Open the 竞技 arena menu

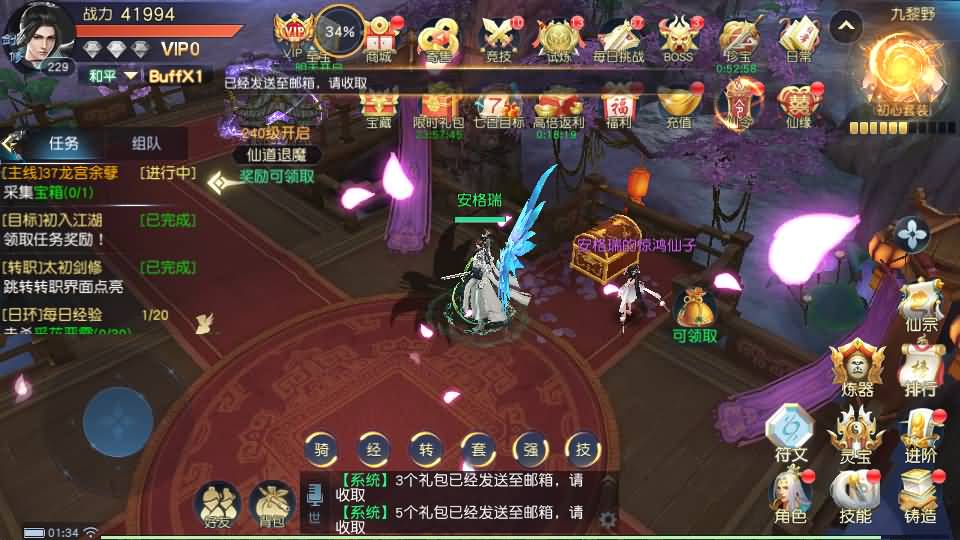click(497, 39)
